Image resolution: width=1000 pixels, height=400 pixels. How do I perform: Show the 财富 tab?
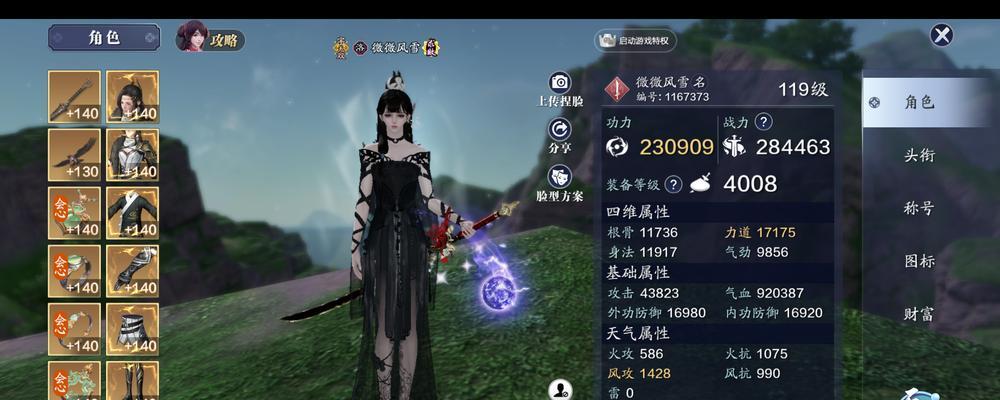[x=919, y=314]
